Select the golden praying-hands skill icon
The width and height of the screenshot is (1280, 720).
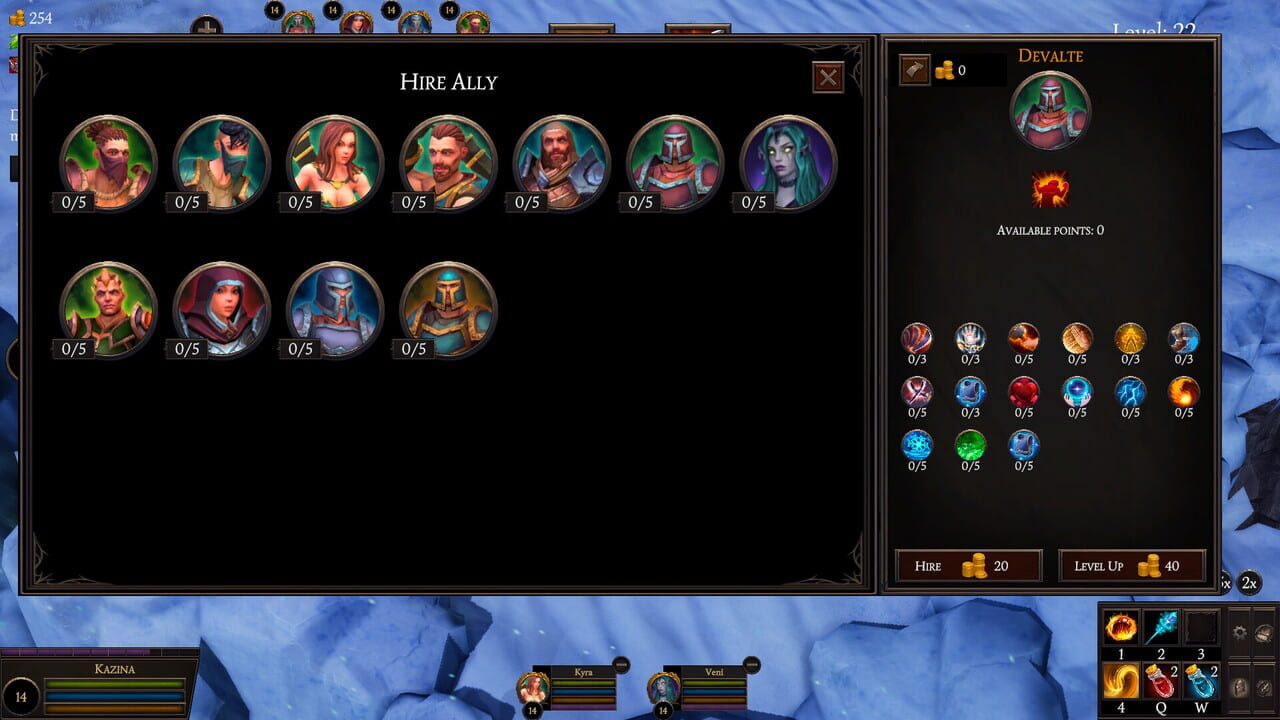(x=1076, y=338)
